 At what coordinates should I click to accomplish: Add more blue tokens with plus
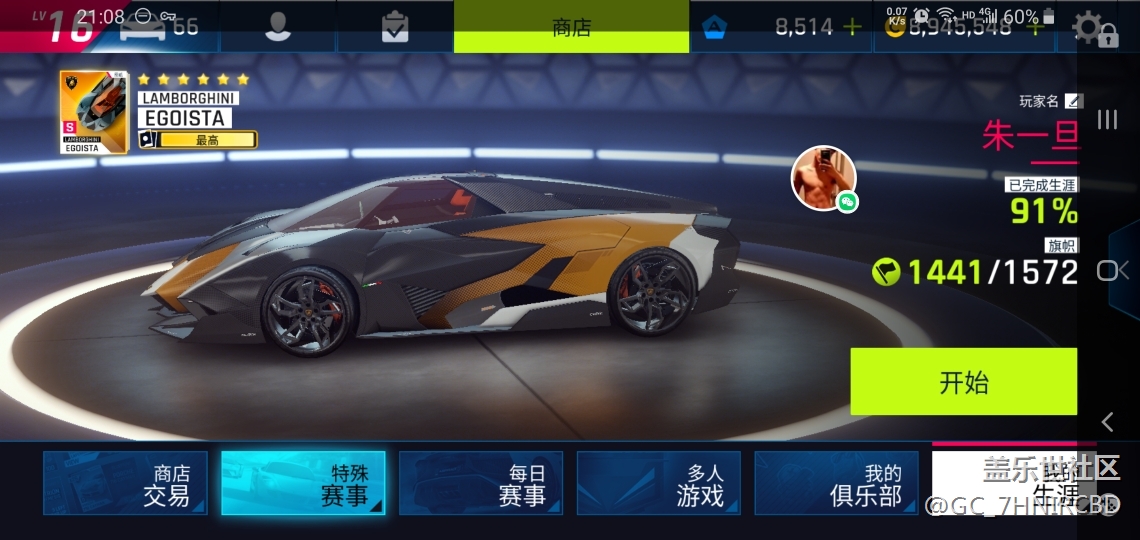pos(851,27)
